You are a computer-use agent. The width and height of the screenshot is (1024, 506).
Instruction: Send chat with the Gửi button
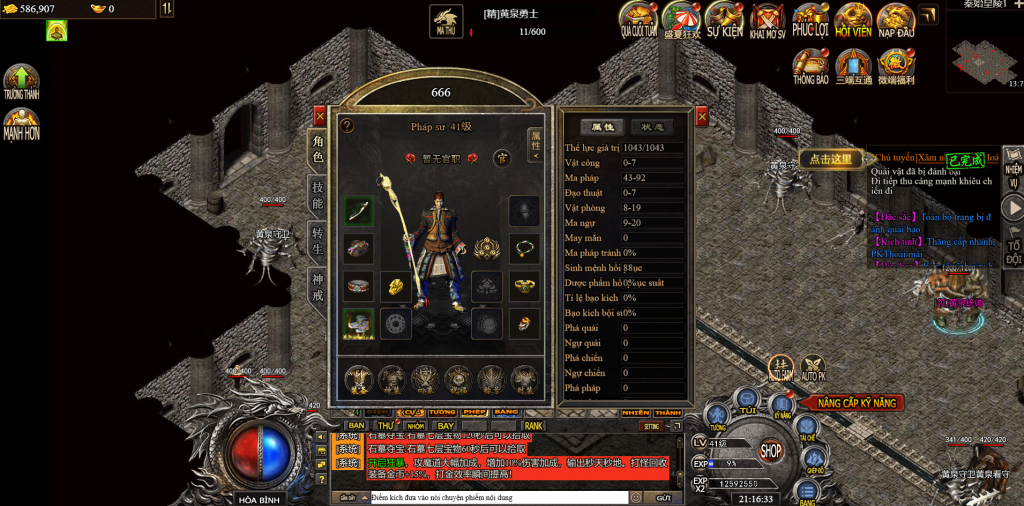click(662, 497)
